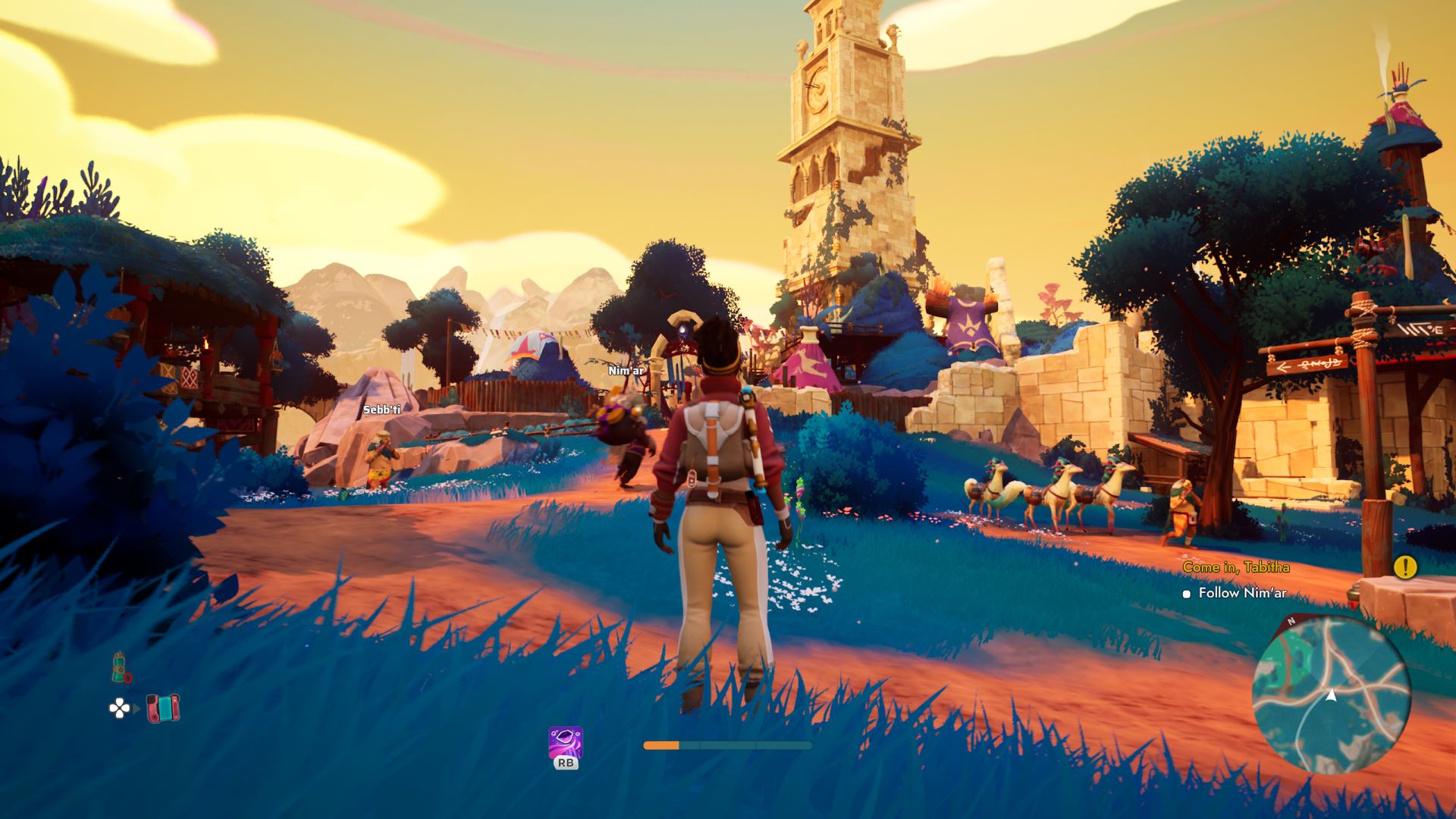Activate the purple ability icon
The image size is (1456, 819).
click(x=566, y=742)
